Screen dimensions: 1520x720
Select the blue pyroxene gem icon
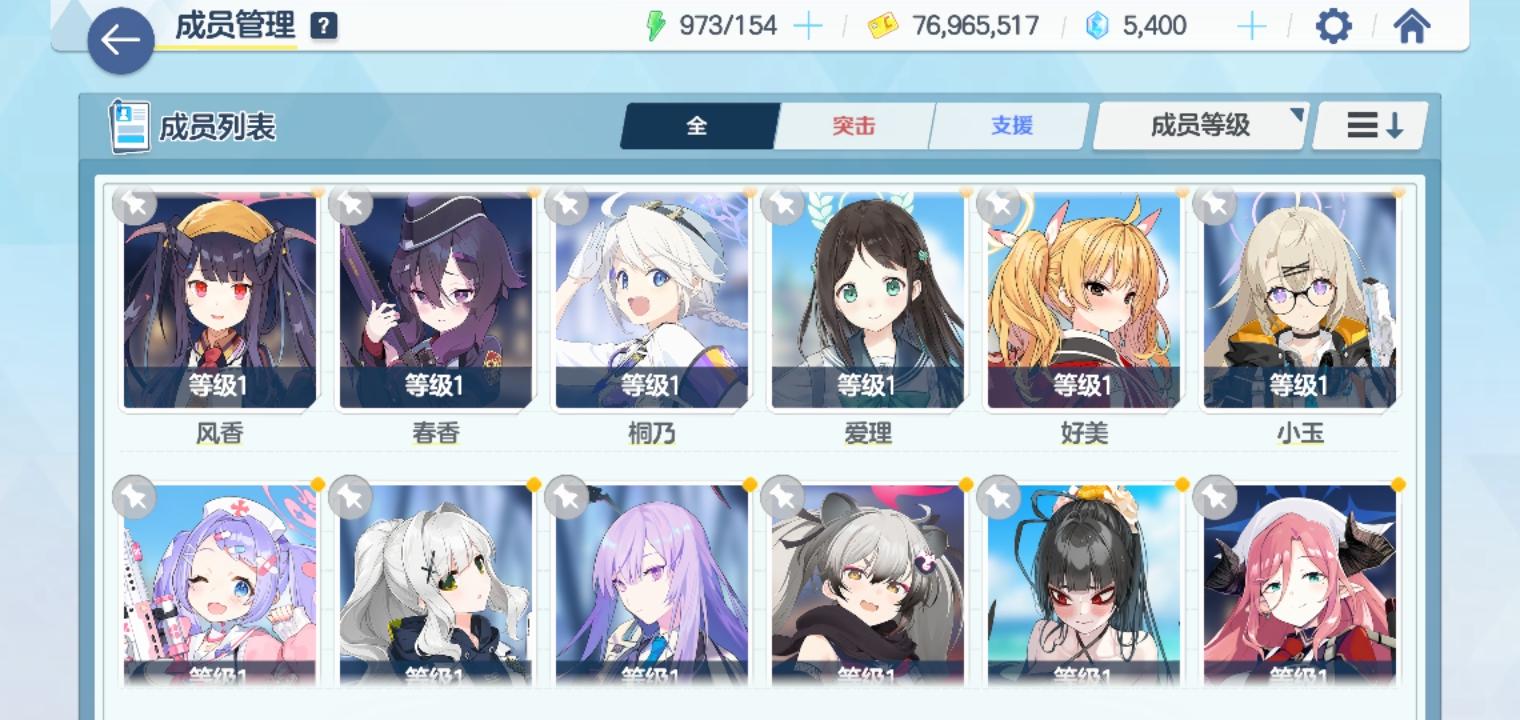point(1097,25)
